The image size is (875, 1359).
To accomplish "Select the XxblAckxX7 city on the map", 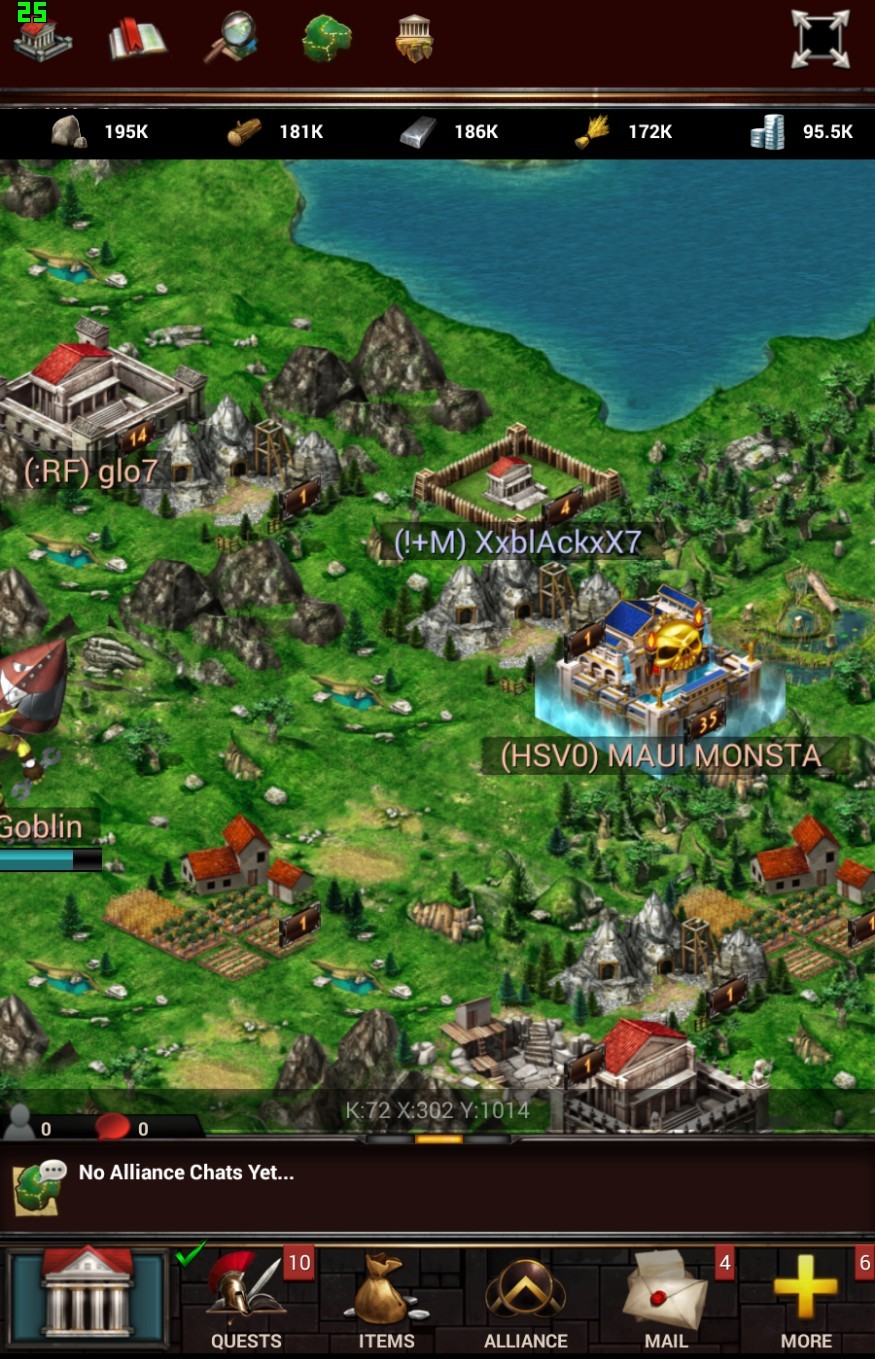I will pyautogui.click(x=515, y=477).
